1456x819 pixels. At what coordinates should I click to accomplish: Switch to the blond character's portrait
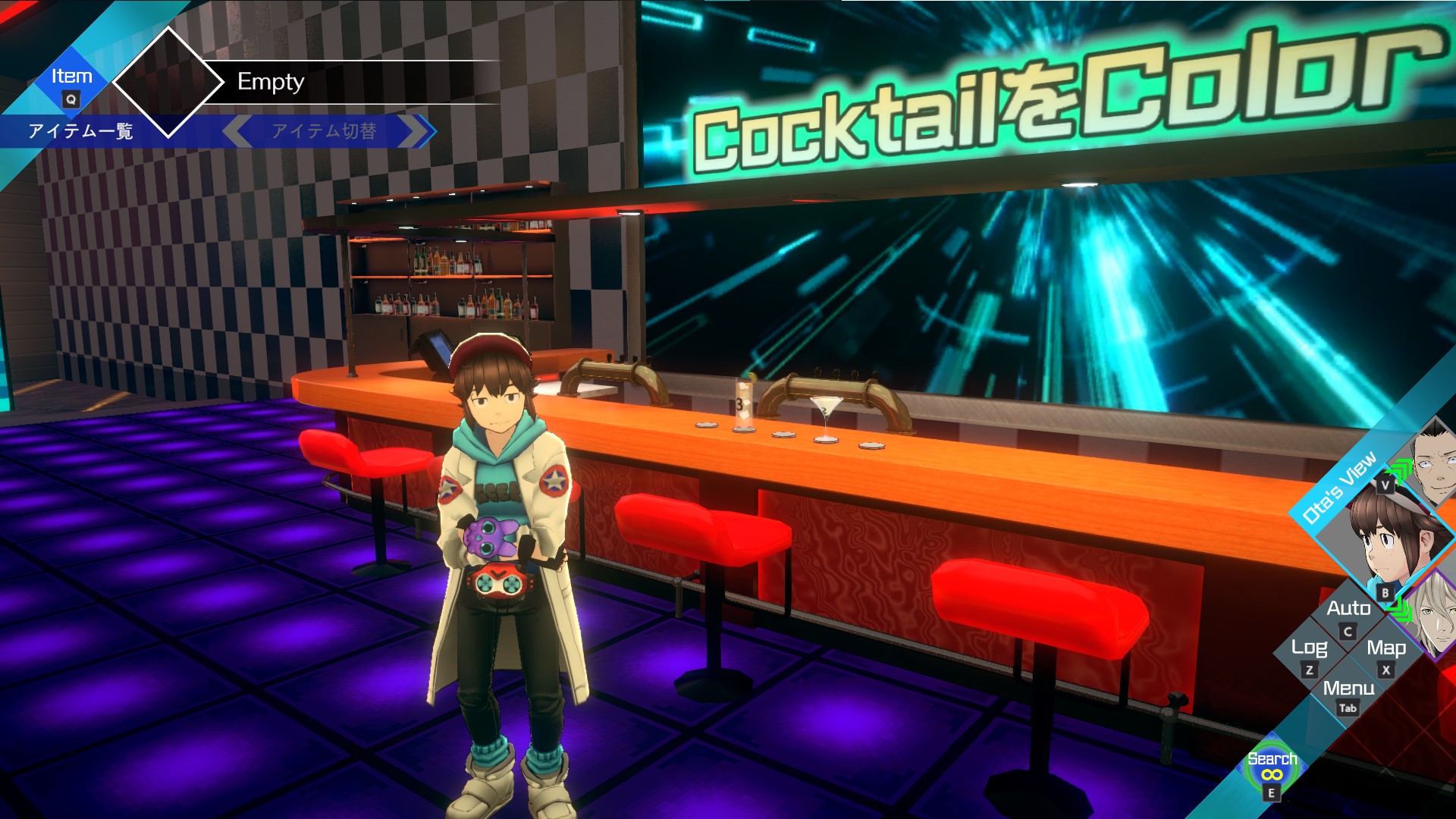click(x=1436, y=614)
